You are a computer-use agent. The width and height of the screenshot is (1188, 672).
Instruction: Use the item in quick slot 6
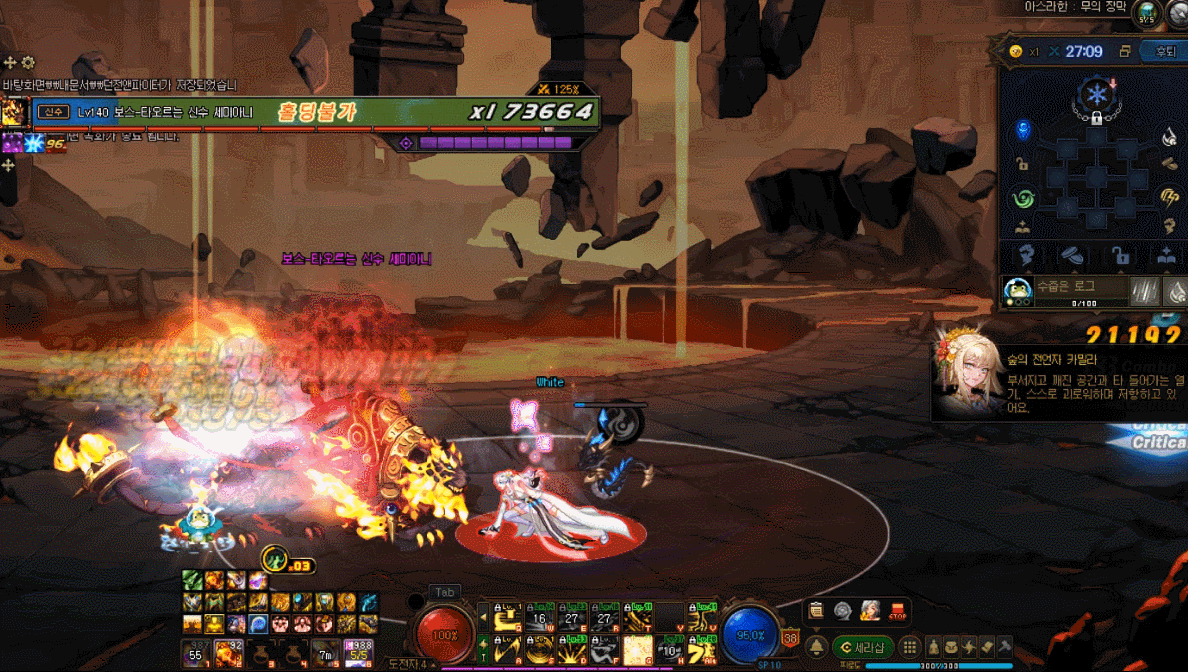click(357, 652)
